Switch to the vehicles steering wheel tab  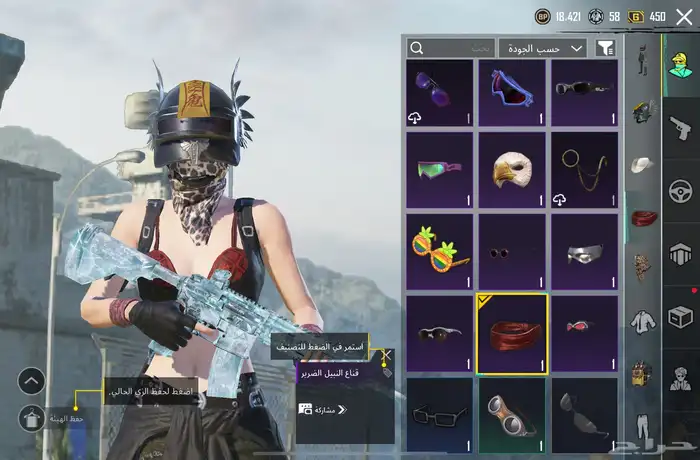coord(681,190)
